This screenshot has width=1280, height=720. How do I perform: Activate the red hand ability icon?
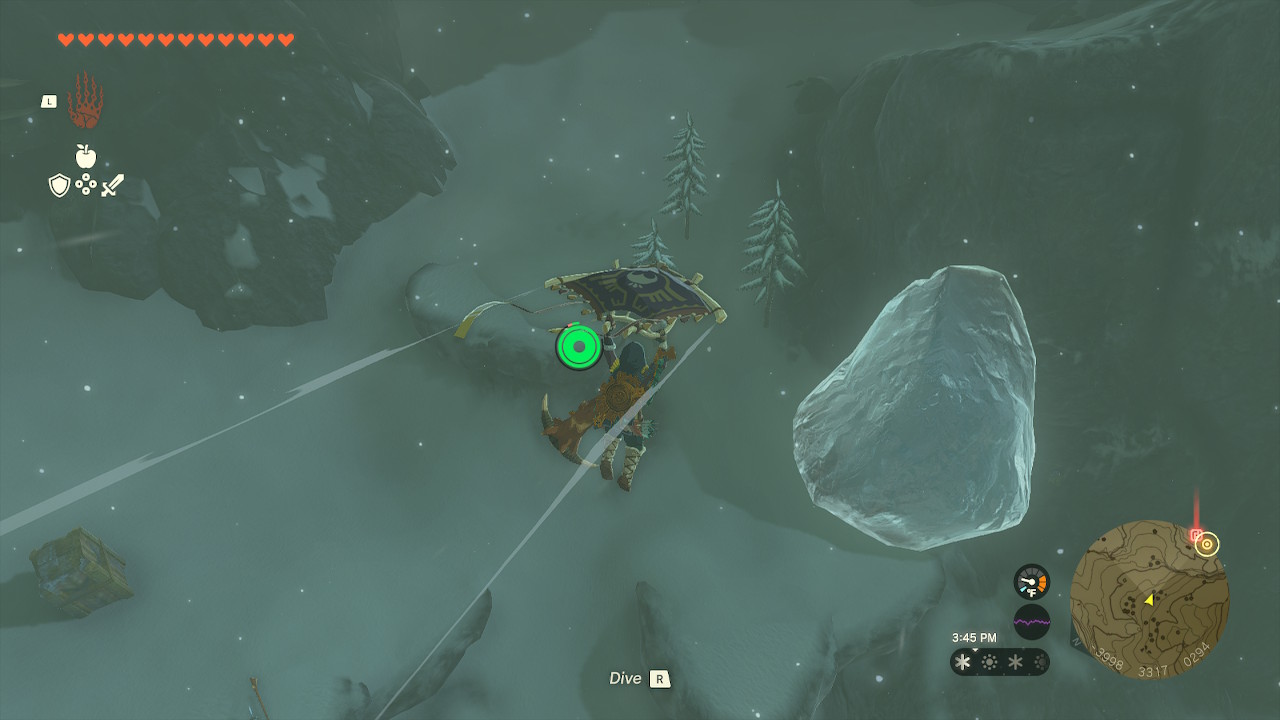pyautogui.click(x=85, y=101)
